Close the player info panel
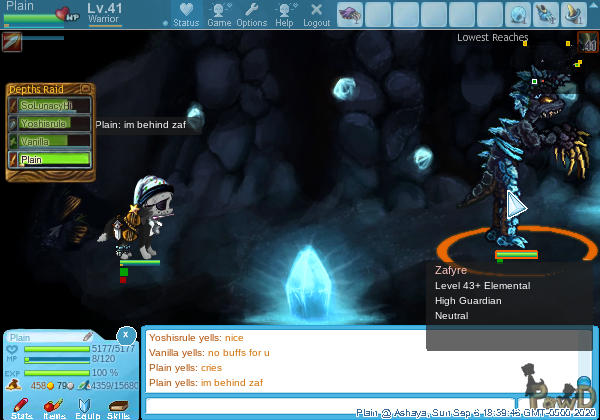Screen dimensions: 600x420 [x=126, y=335]
